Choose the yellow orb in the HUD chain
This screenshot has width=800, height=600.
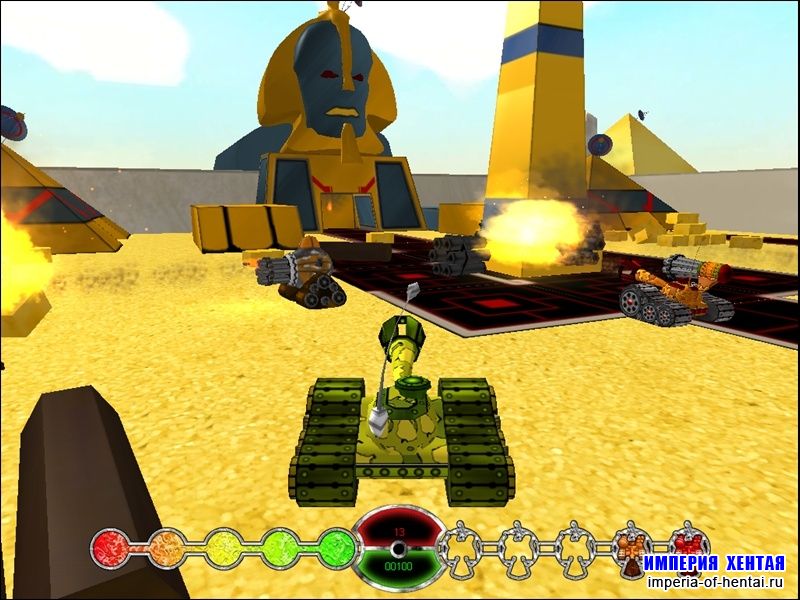224,548
